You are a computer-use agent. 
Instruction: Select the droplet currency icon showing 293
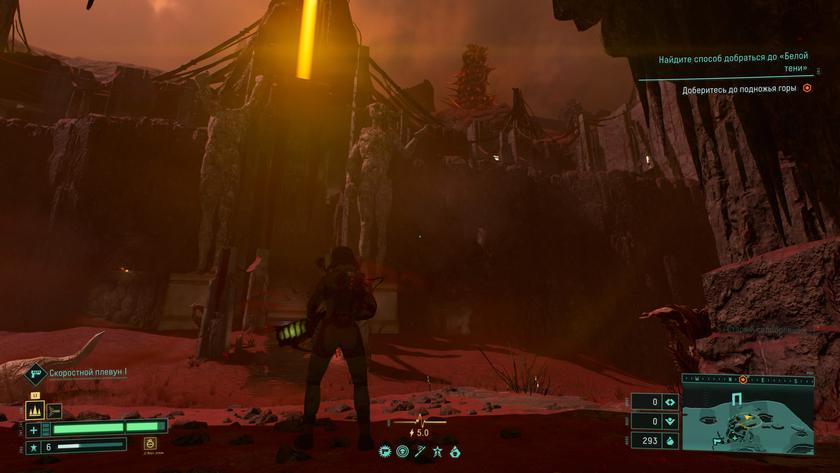pyautogui.click(x=671, y=439)
